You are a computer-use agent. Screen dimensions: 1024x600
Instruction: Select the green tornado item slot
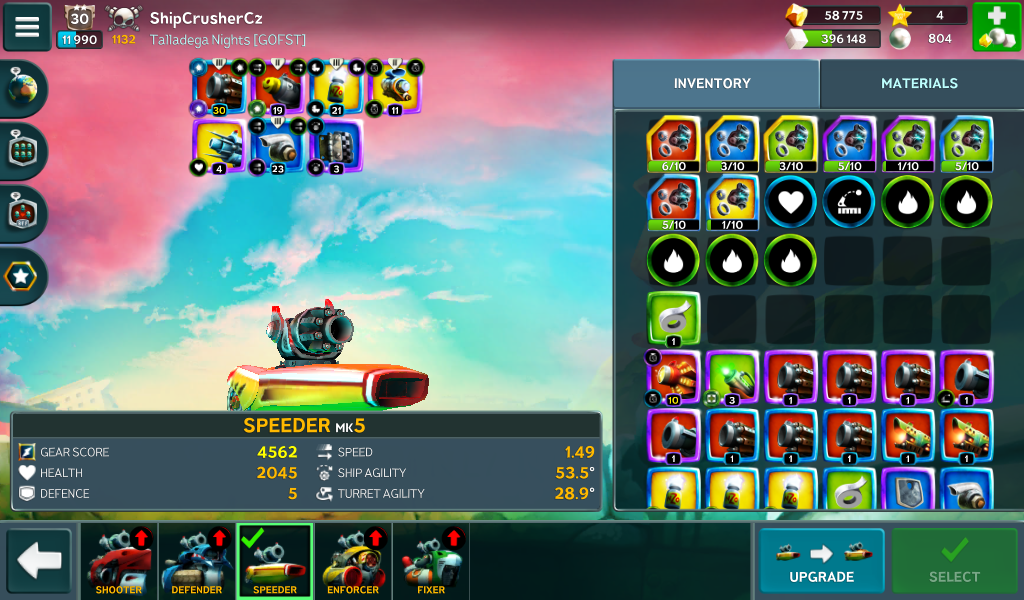pos(673,318)
